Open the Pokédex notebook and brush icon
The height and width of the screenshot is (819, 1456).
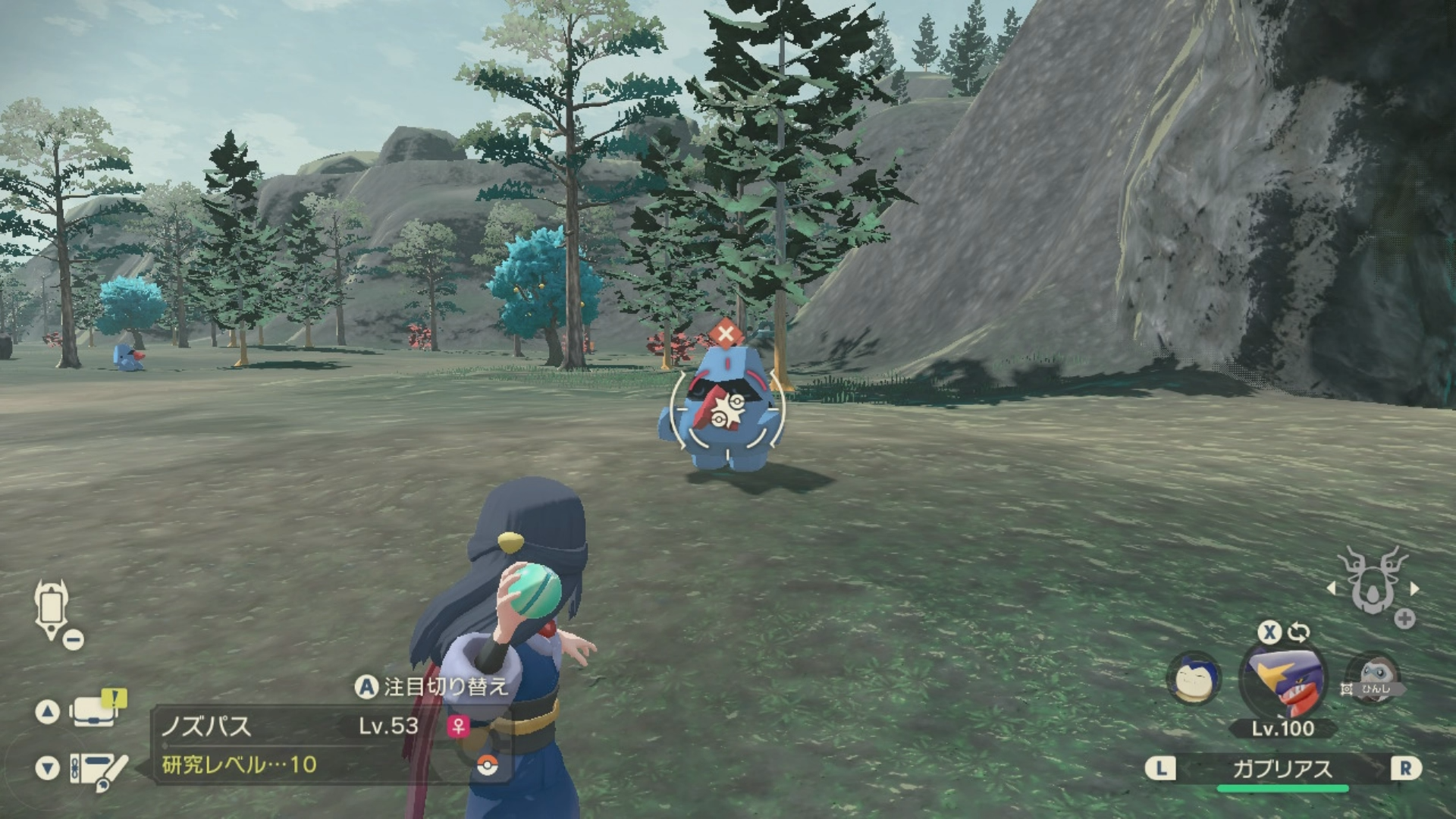pos(97,769)
